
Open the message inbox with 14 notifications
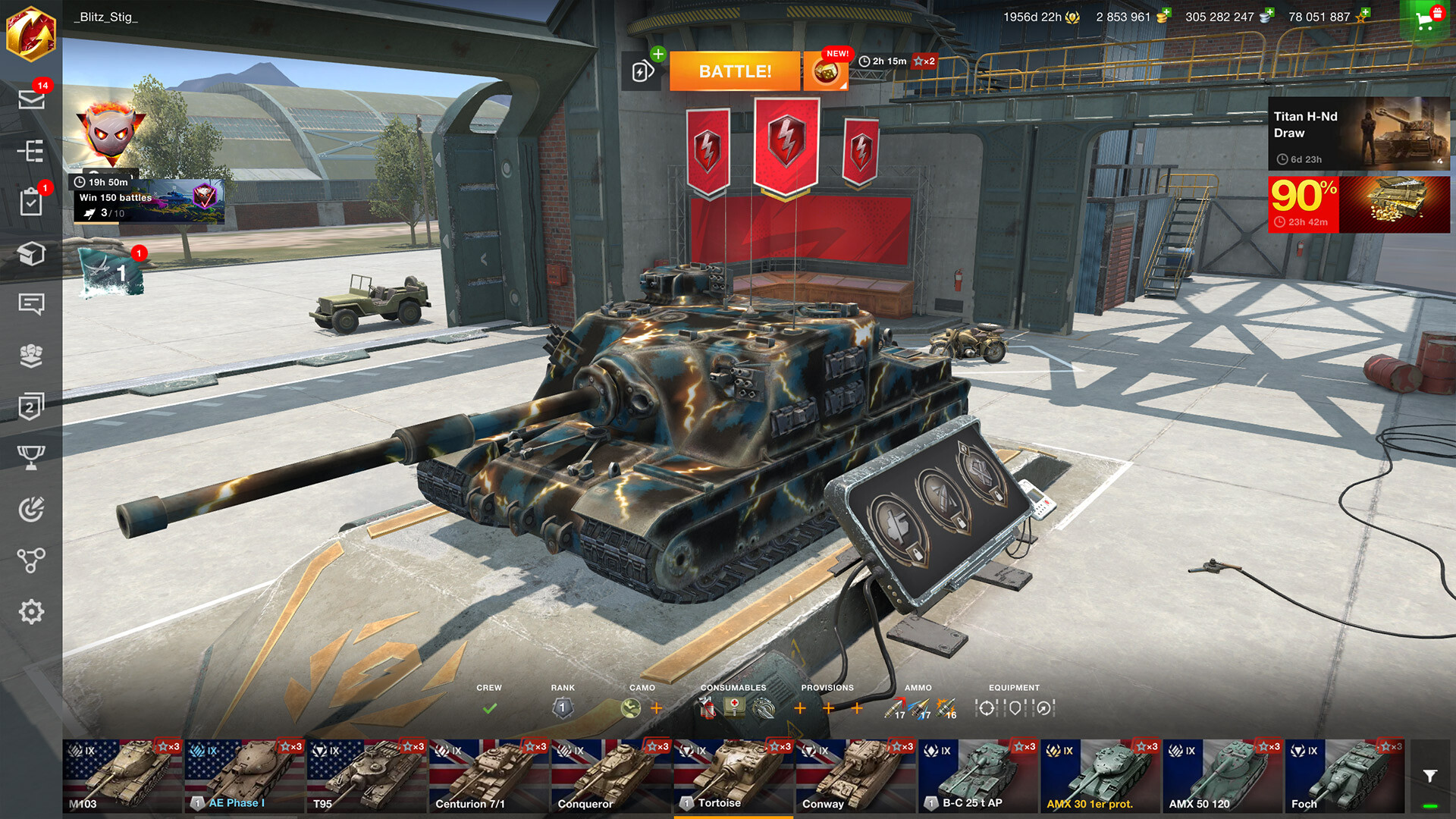pos(32,101)
